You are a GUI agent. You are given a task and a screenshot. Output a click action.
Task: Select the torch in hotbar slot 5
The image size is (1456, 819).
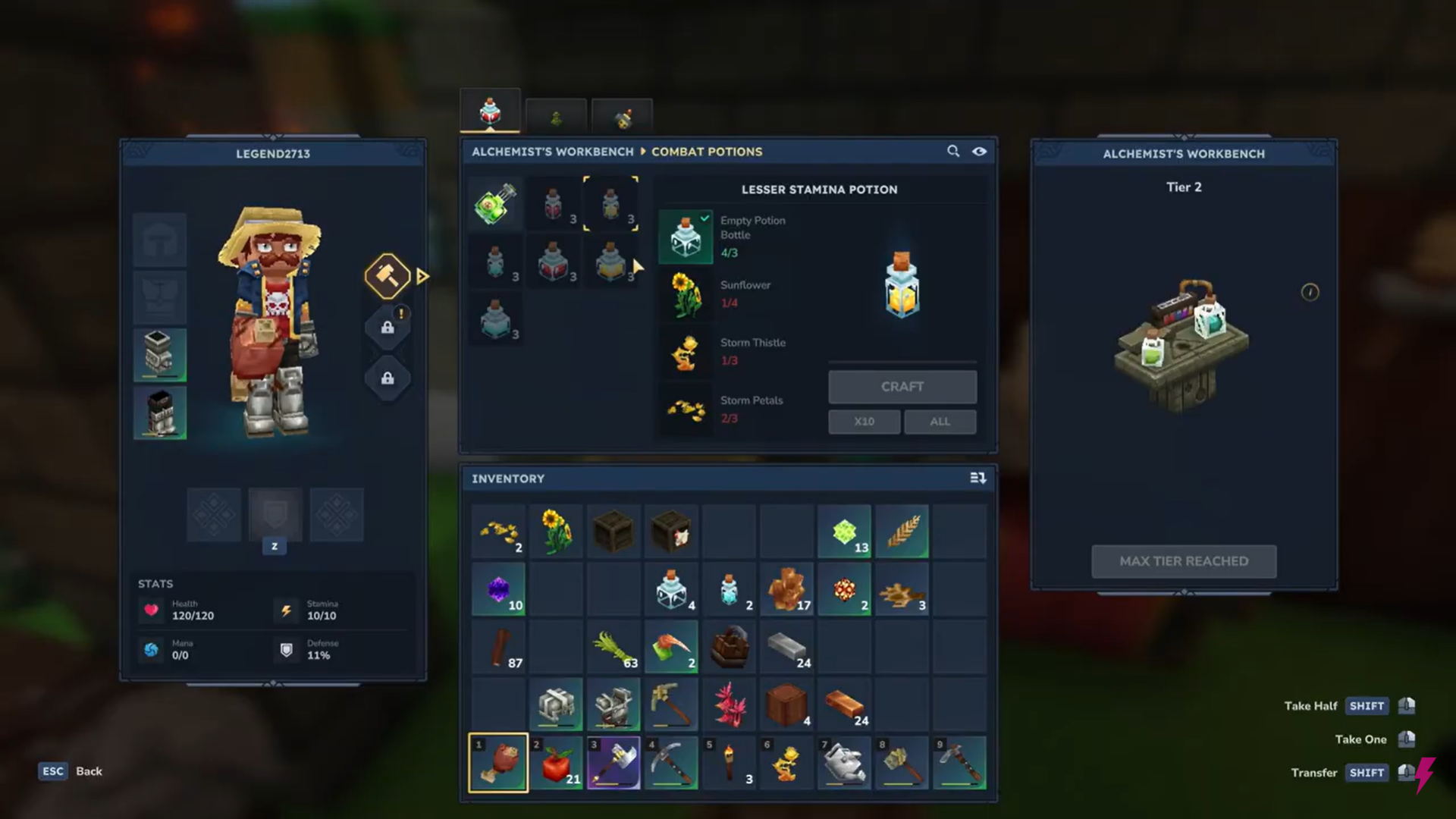729,762
